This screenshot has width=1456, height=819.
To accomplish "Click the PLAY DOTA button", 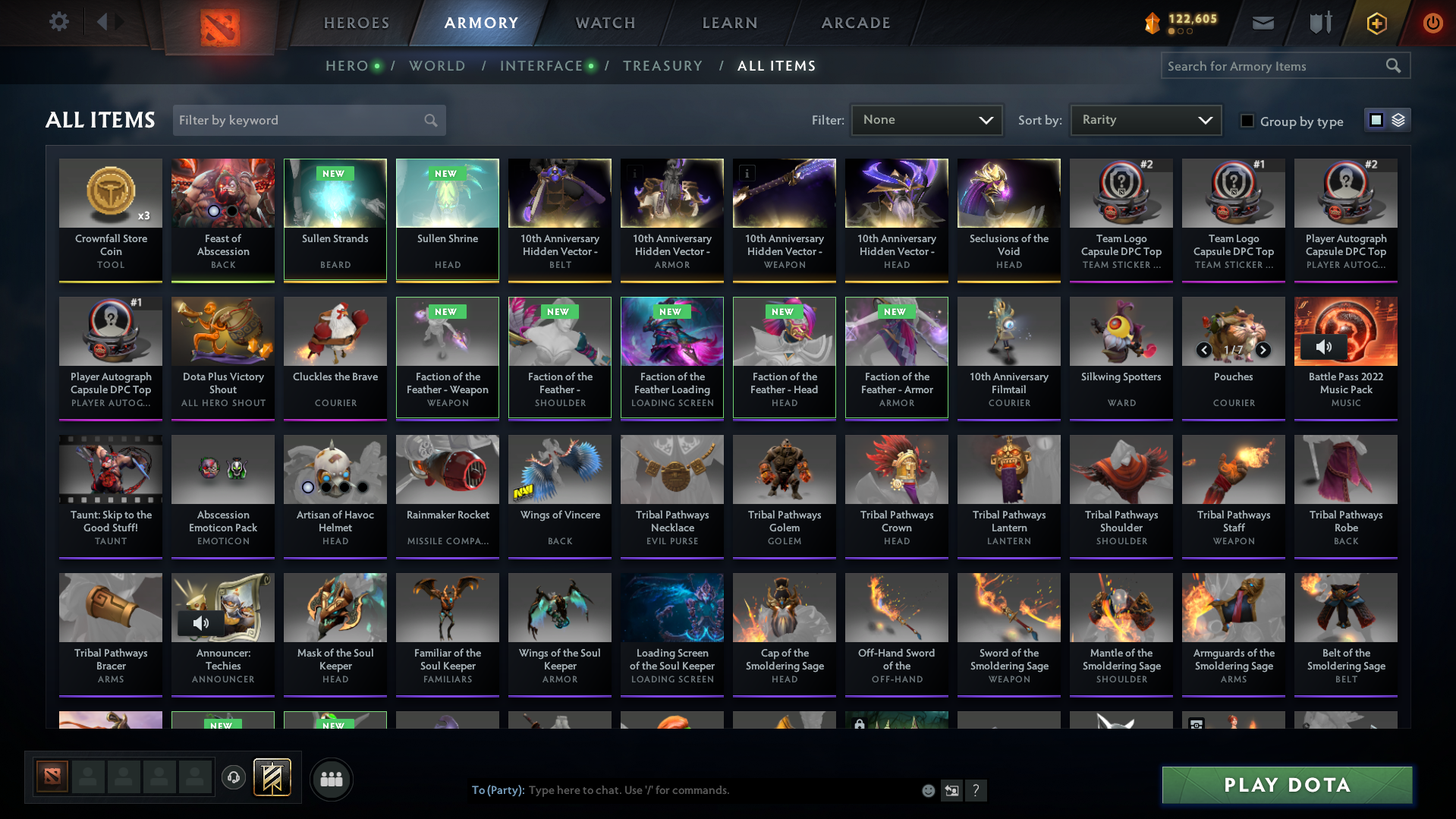I will coord(1285,785).
